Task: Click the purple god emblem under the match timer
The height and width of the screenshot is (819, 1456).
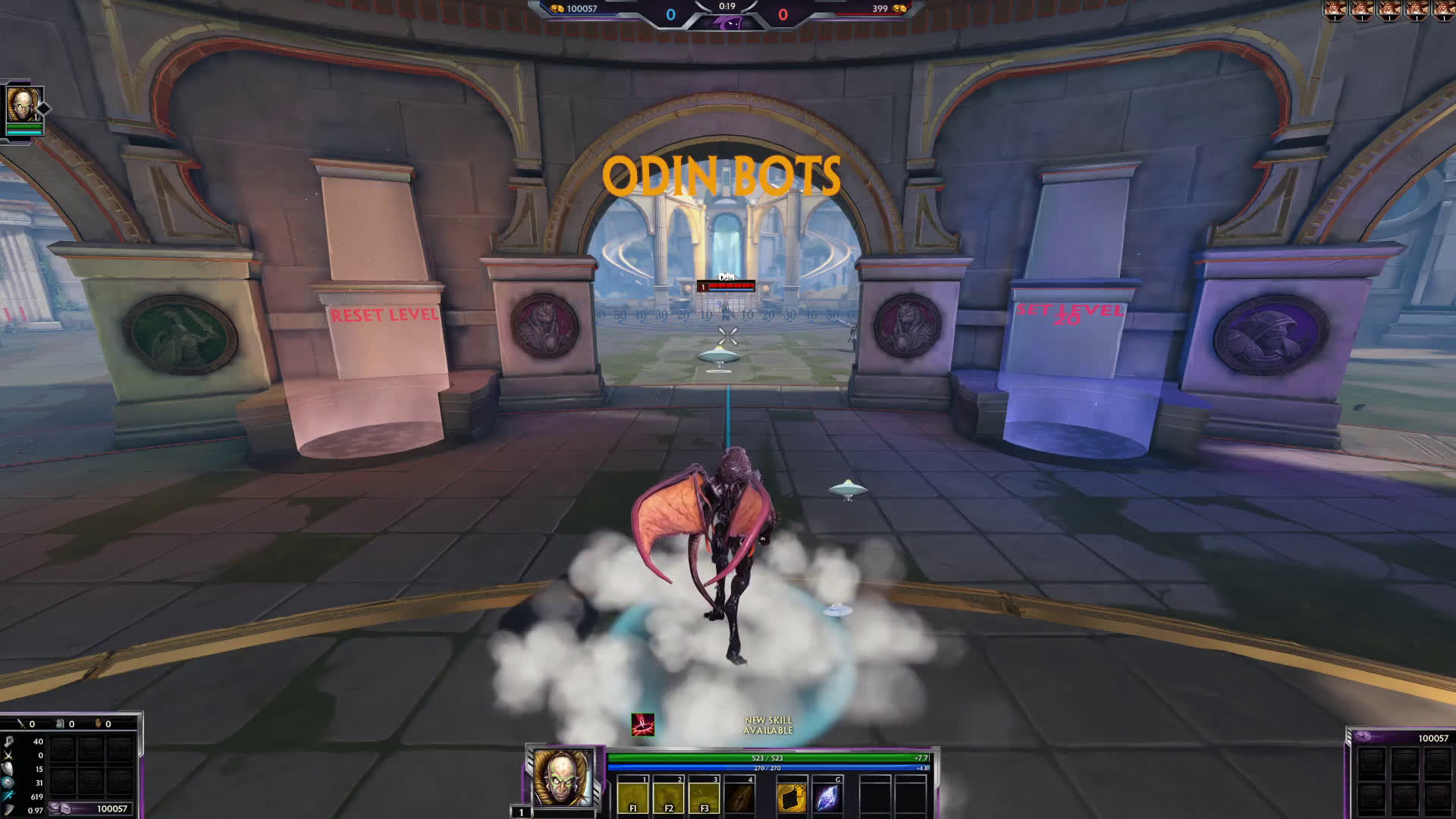Action: [x=726, y=23]
